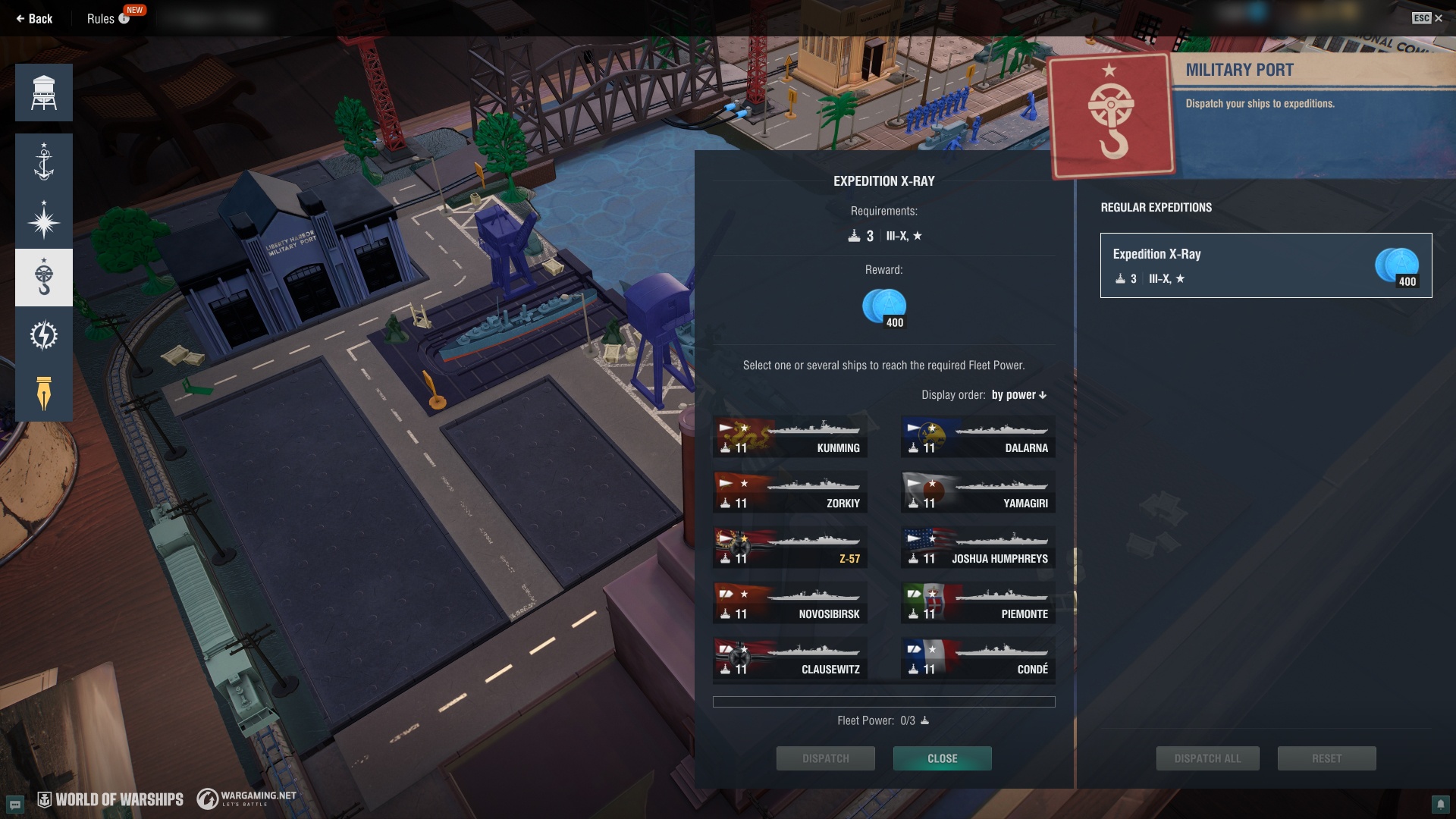Open the lightning bolt power tab

click(44, 335)
